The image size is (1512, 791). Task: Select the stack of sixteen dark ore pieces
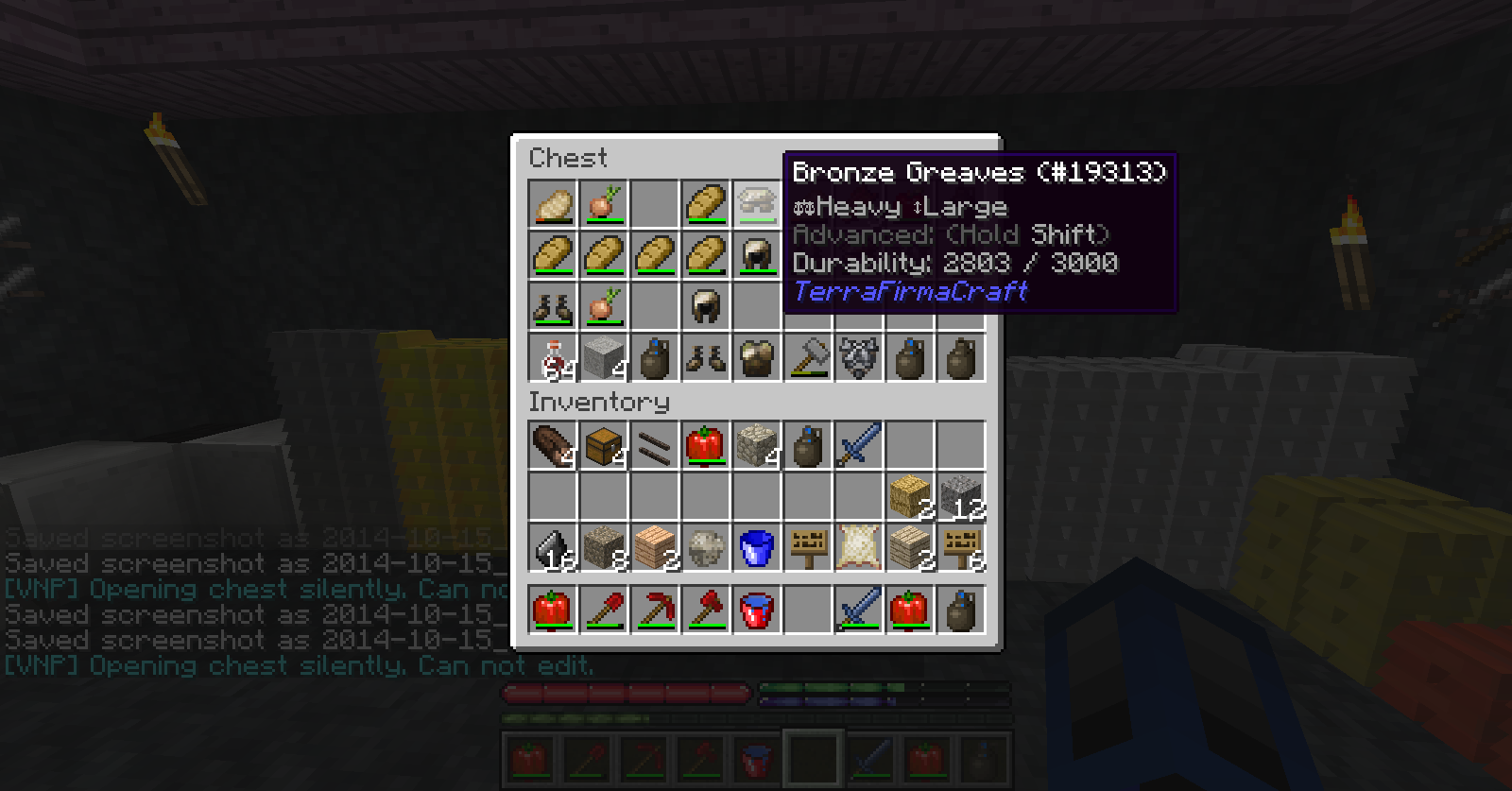[x=553, y=547]
